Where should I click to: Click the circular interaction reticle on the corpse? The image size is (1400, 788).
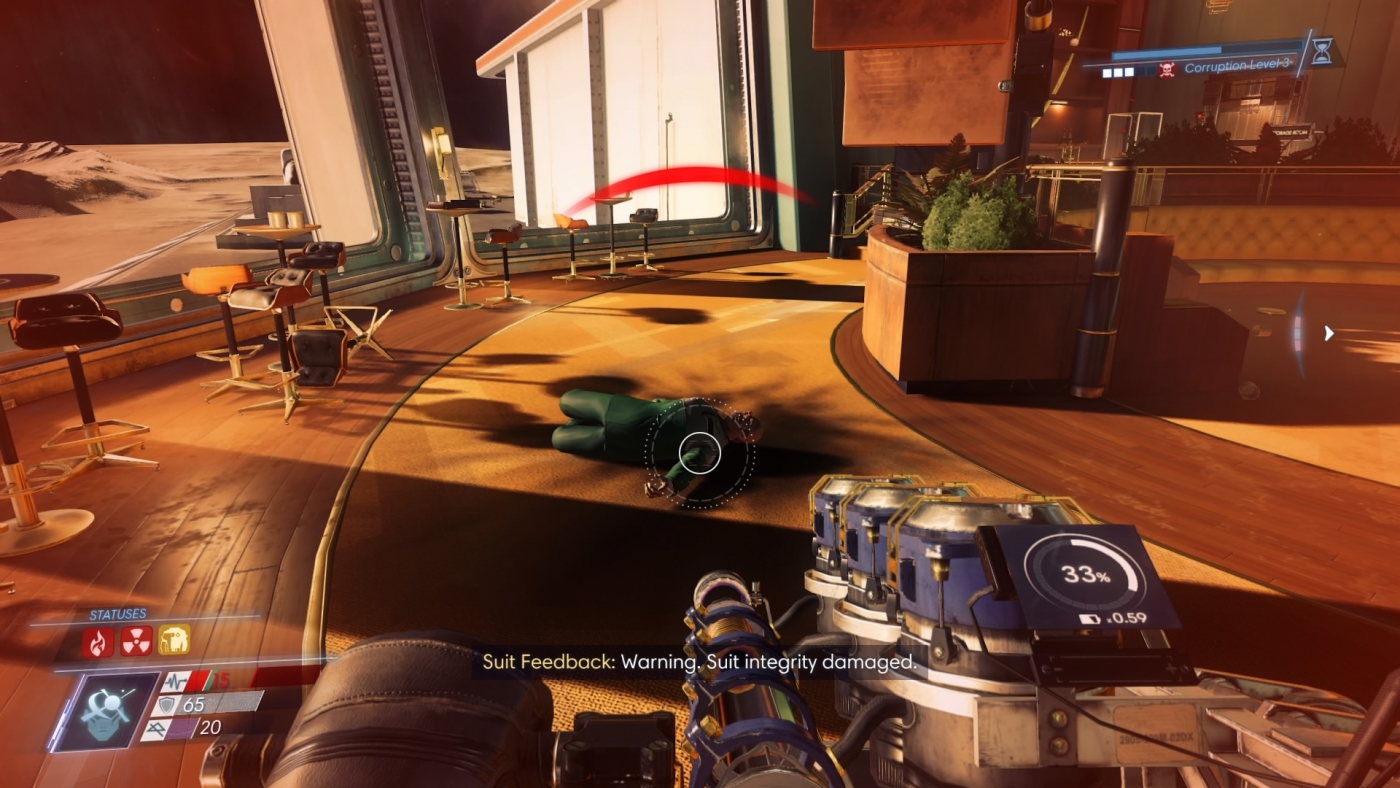coord(700,453)
